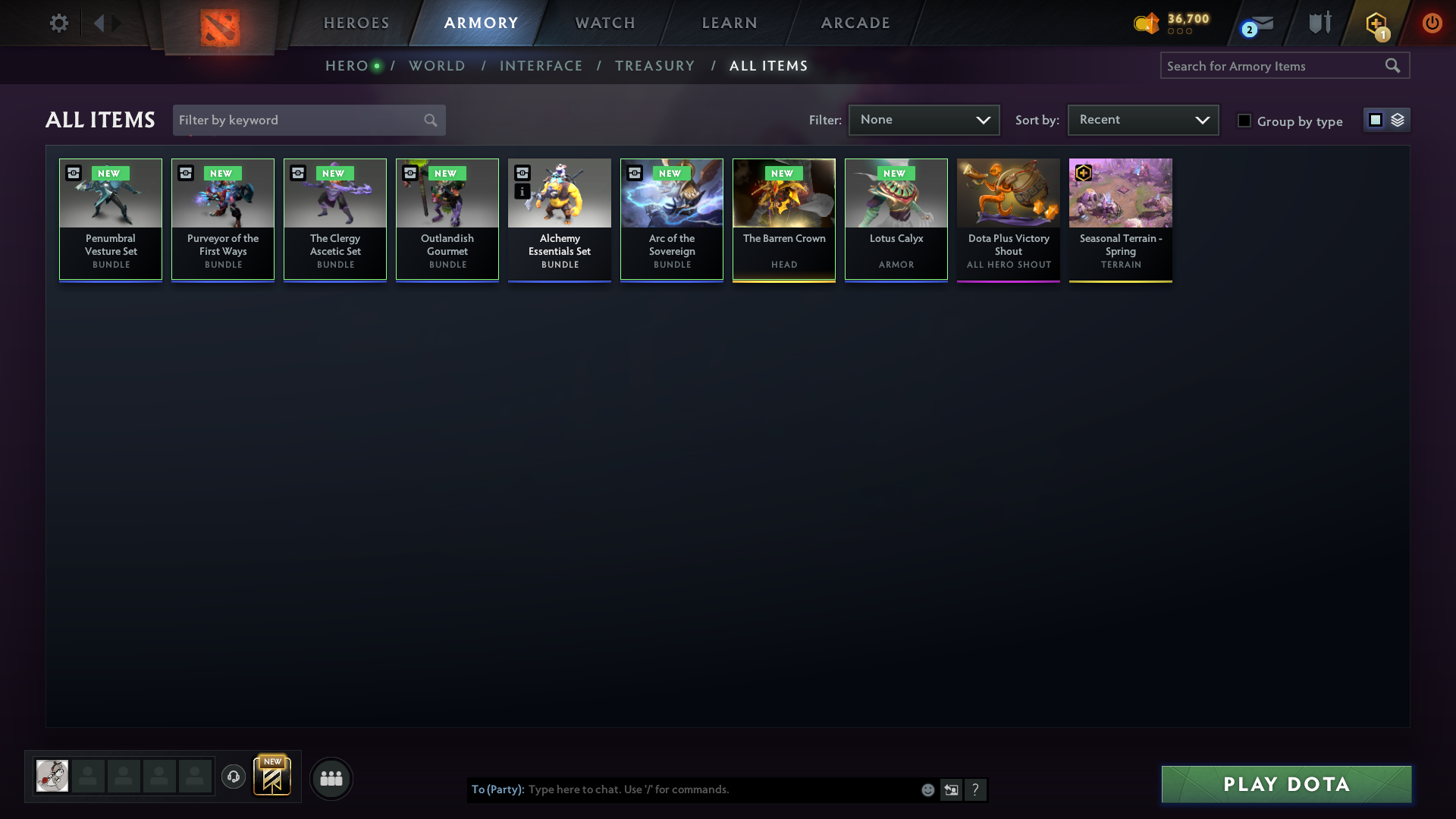Open the settings gear icon
1456x819 pixels.
click(x=59, y=23)
